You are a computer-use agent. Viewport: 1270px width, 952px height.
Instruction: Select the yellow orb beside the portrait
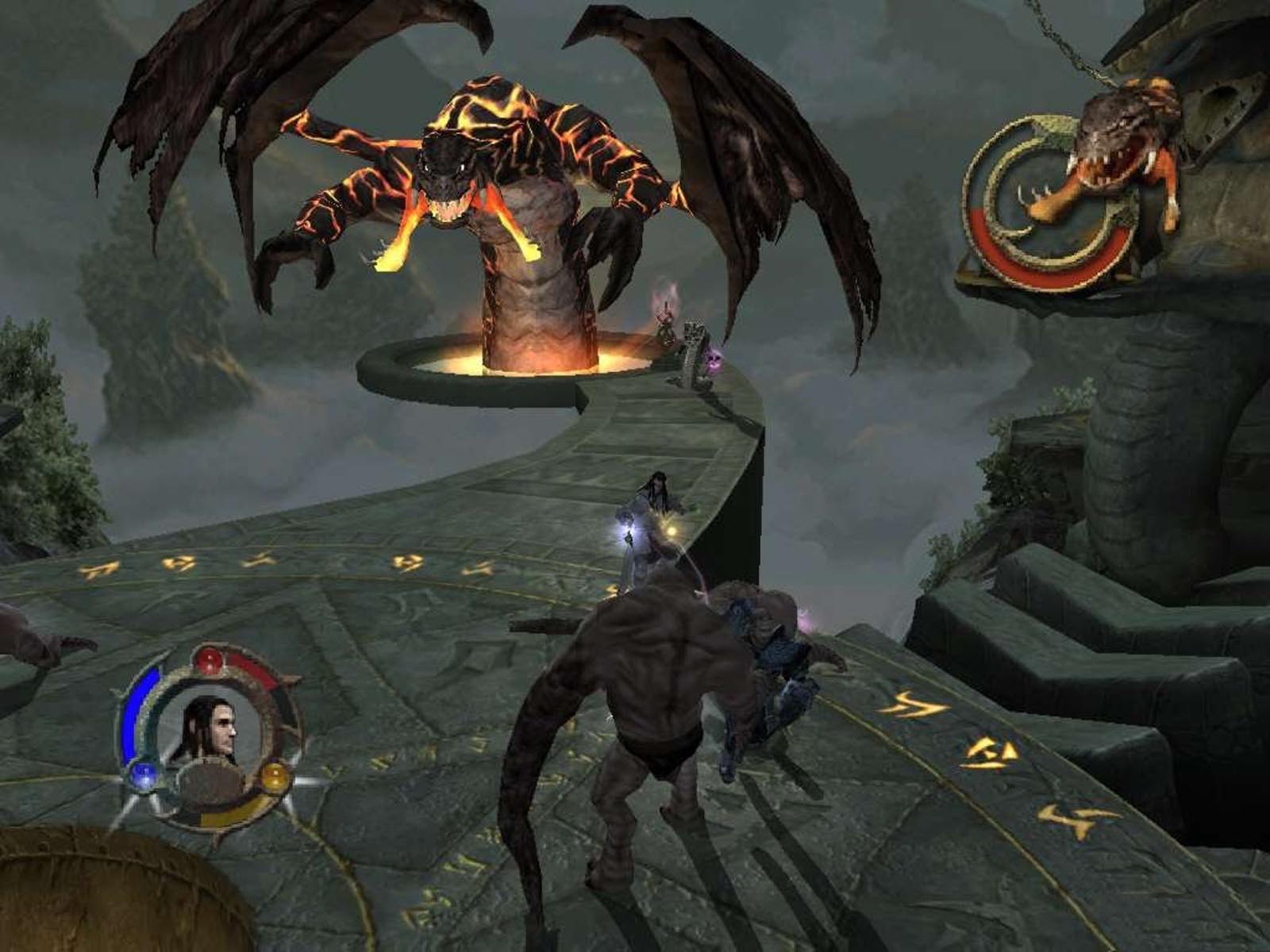[274, 774]
